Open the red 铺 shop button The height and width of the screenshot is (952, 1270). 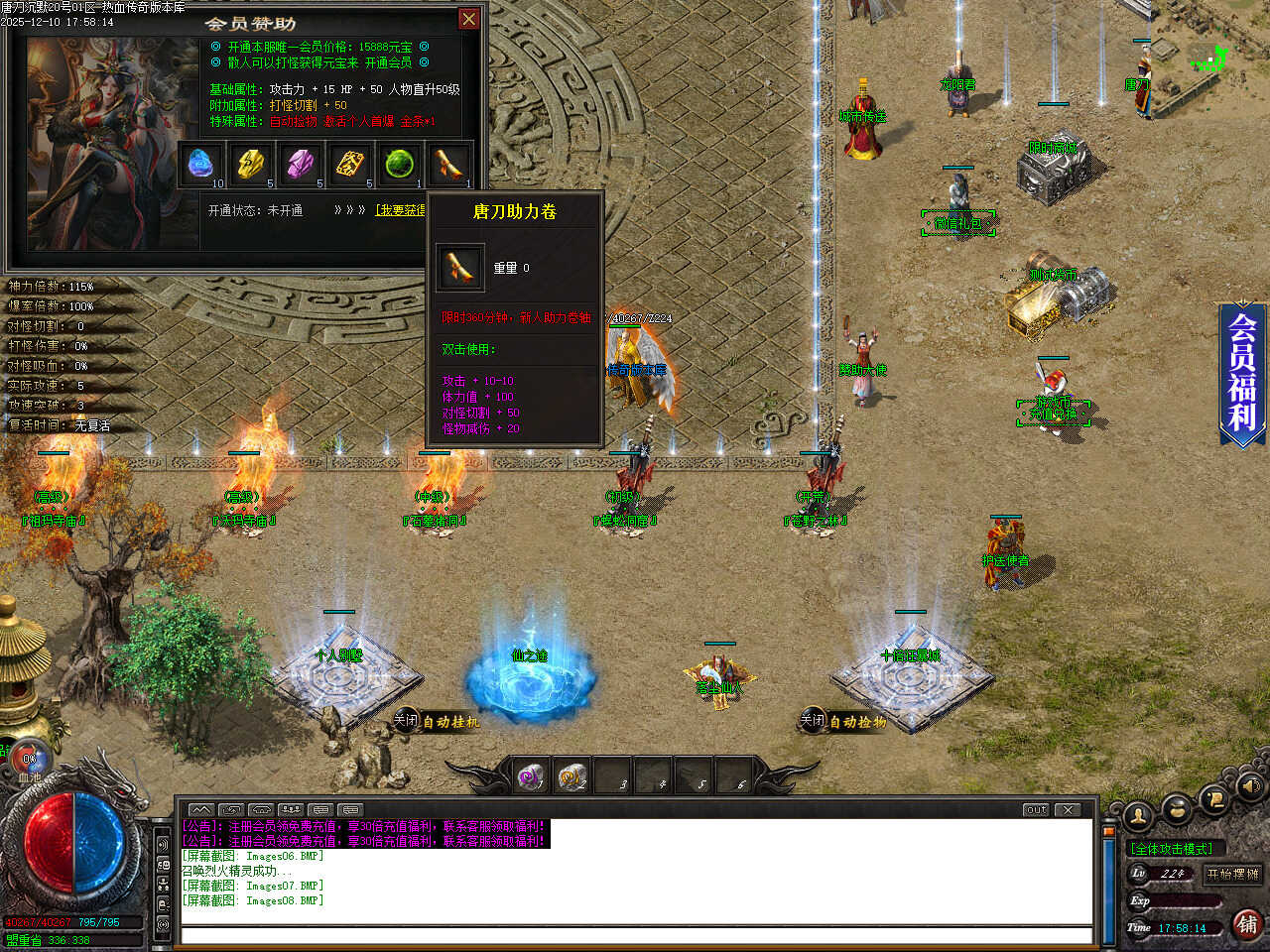point(1247,924)
